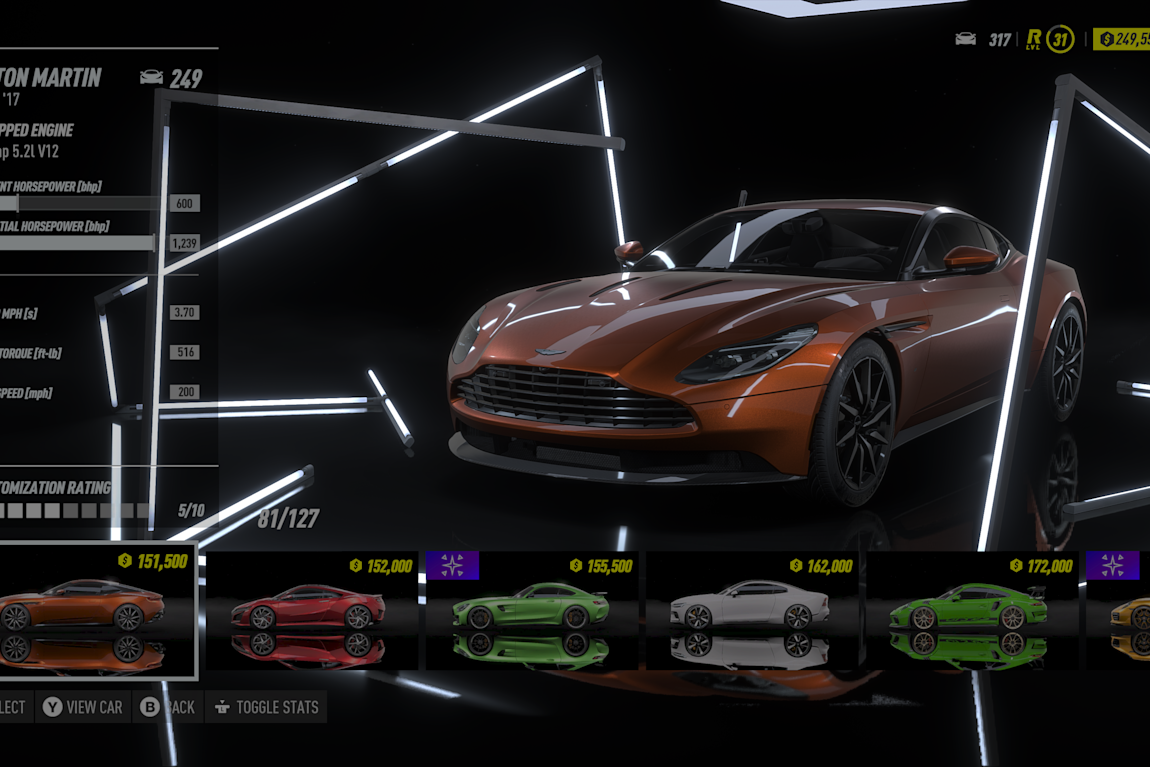
Task: Pick the green car priced 155,500
Action: [530, 609]
